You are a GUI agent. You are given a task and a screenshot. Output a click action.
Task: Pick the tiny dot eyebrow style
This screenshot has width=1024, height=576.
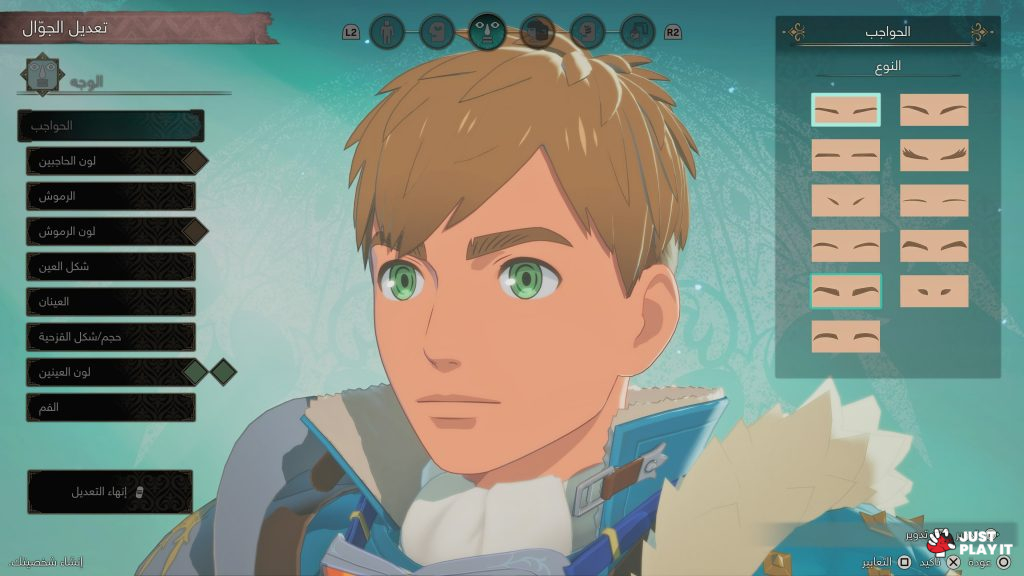[934, 291]
